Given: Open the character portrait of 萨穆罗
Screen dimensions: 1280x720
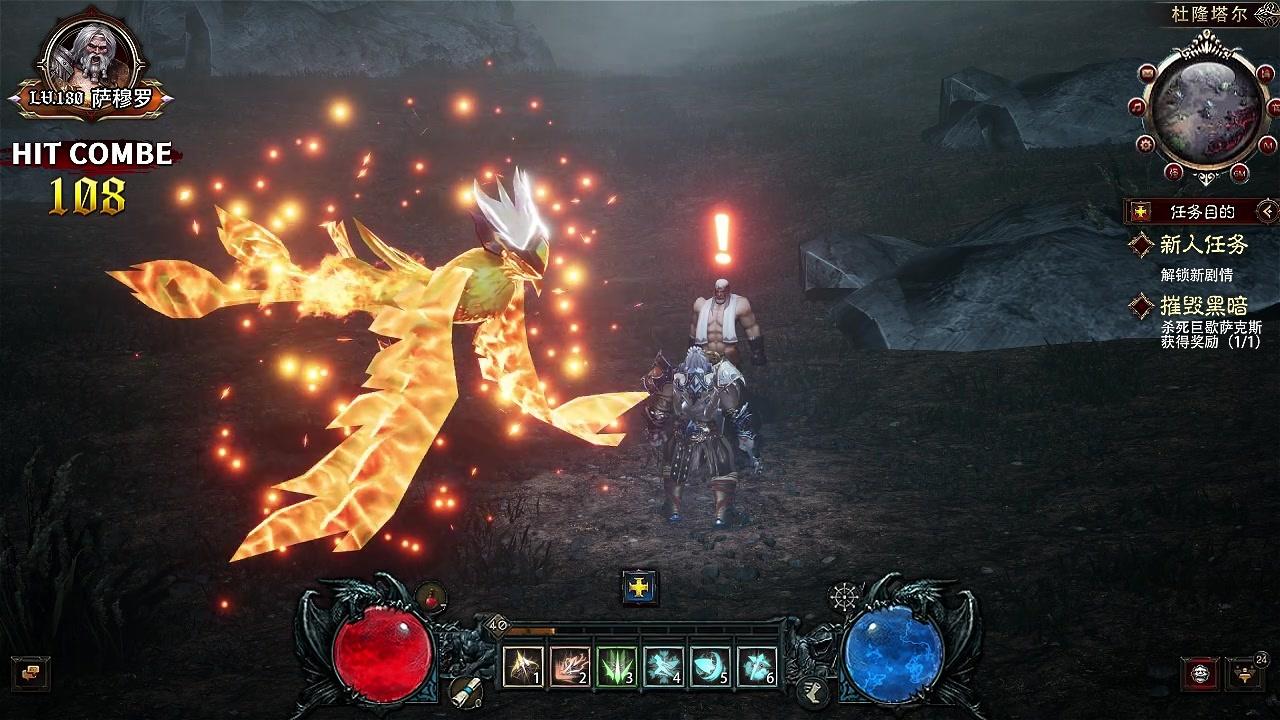Looking at the screenshot, I should pyautogui.click(x=90, y=60).
